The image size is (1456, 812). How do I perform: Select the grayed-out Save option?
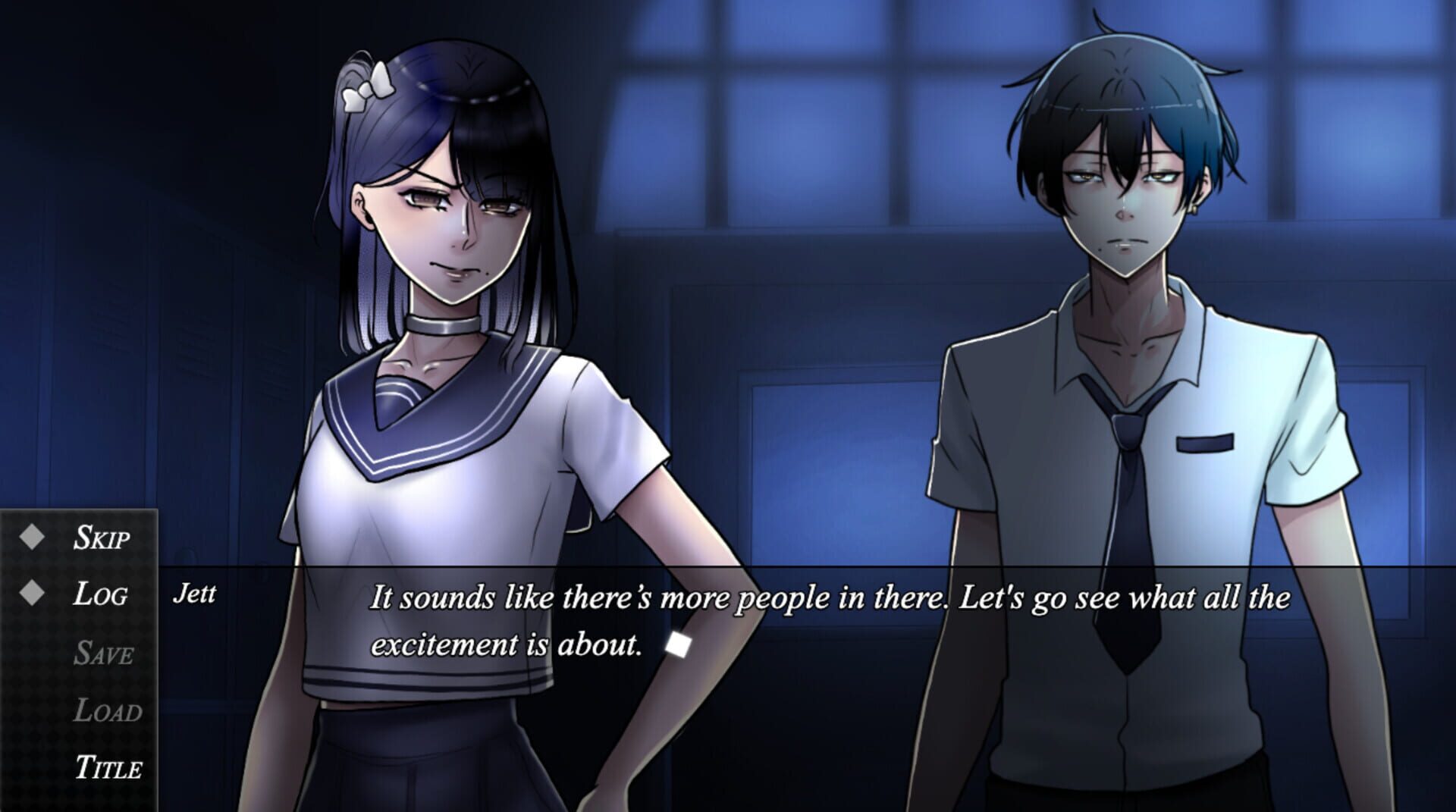coord(105,652)
